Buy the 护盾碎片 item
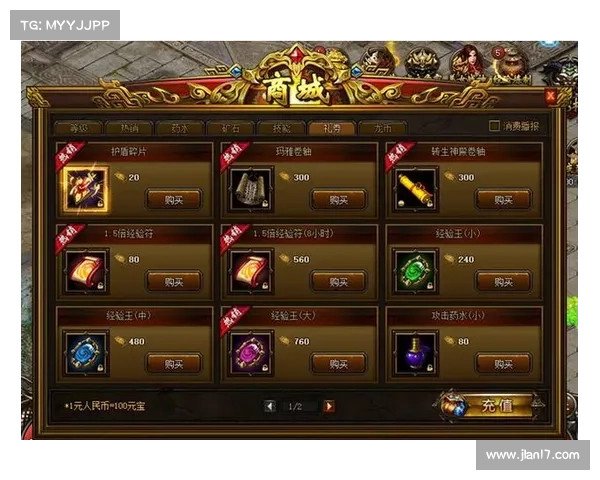This screenshot has width=600, height=480. pyautogui.click(x=173, y=198)
